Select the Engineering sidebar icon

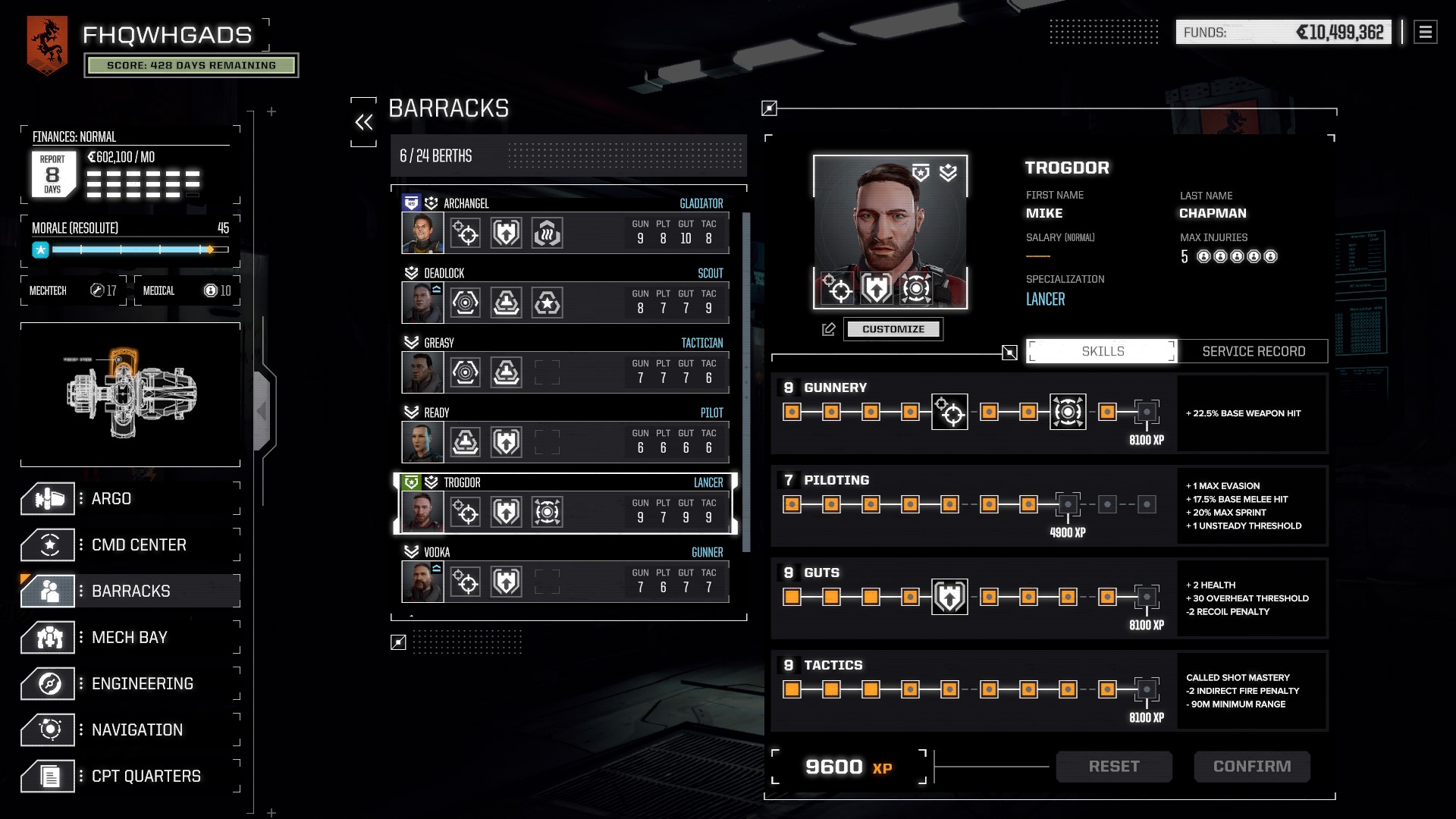[x=48, y=683]
